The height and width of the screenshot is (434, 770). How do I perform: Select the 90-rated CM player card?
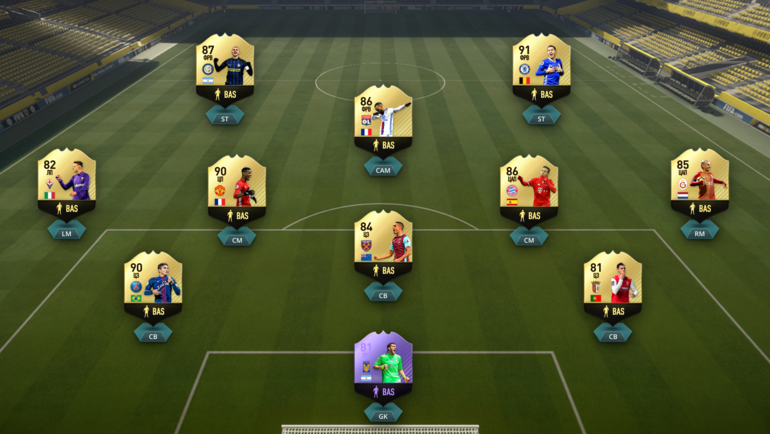236,189
